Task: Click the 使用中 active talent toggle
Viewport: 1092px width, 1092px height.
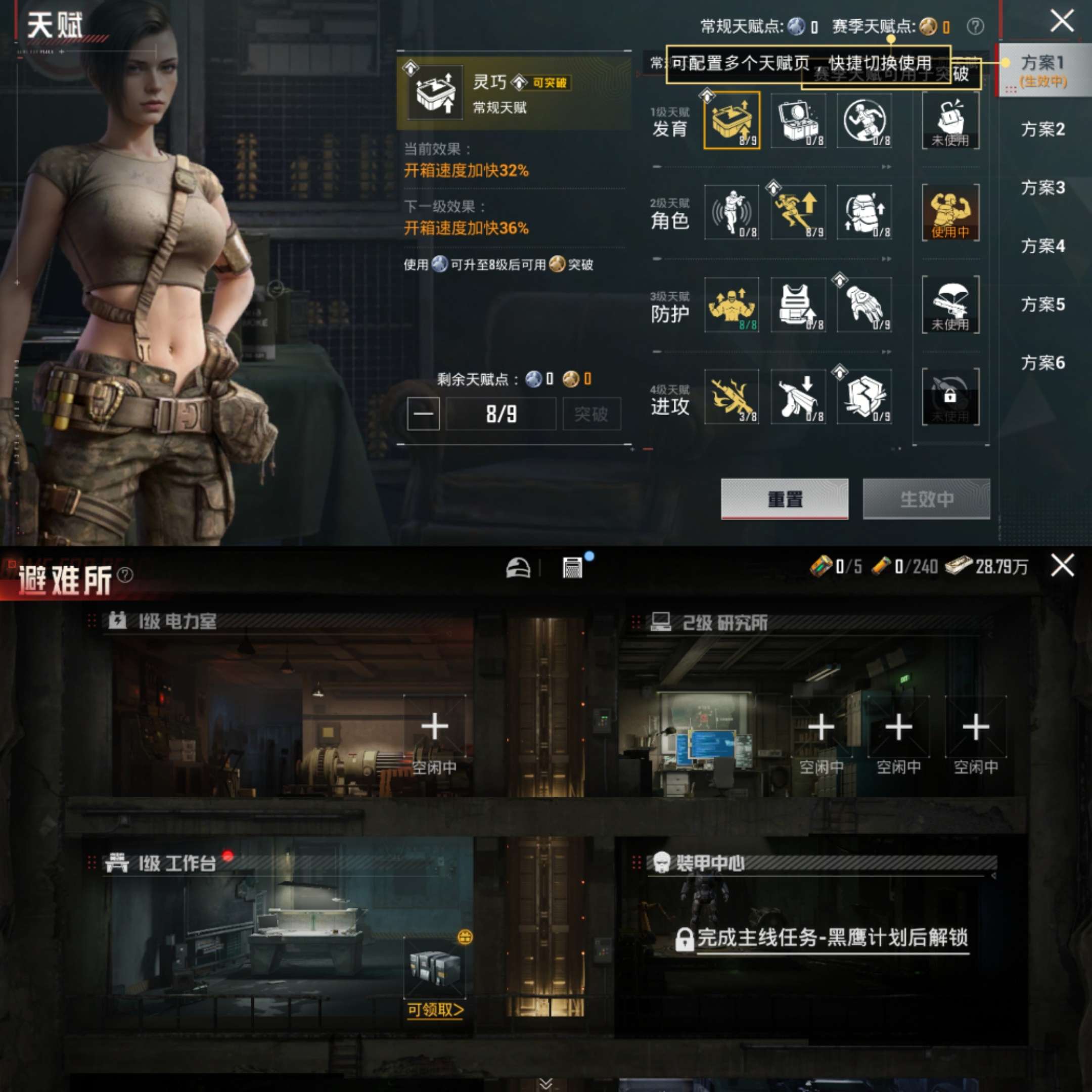Action: click(x=949, y=213)
